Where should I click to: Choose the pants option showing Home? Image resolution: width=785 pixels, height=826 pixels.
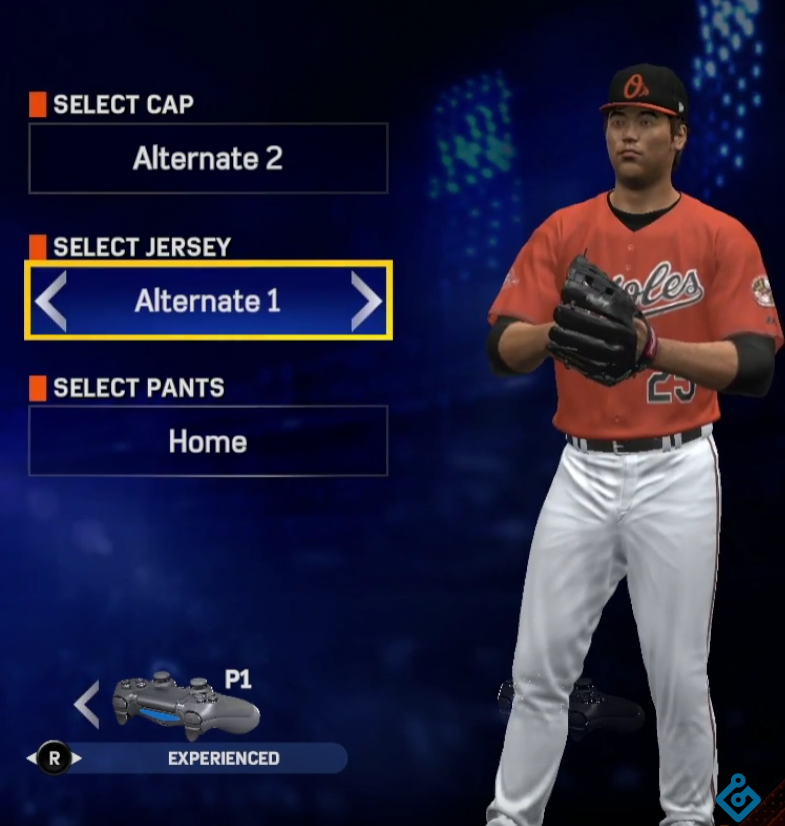click(x=208, y=441)
